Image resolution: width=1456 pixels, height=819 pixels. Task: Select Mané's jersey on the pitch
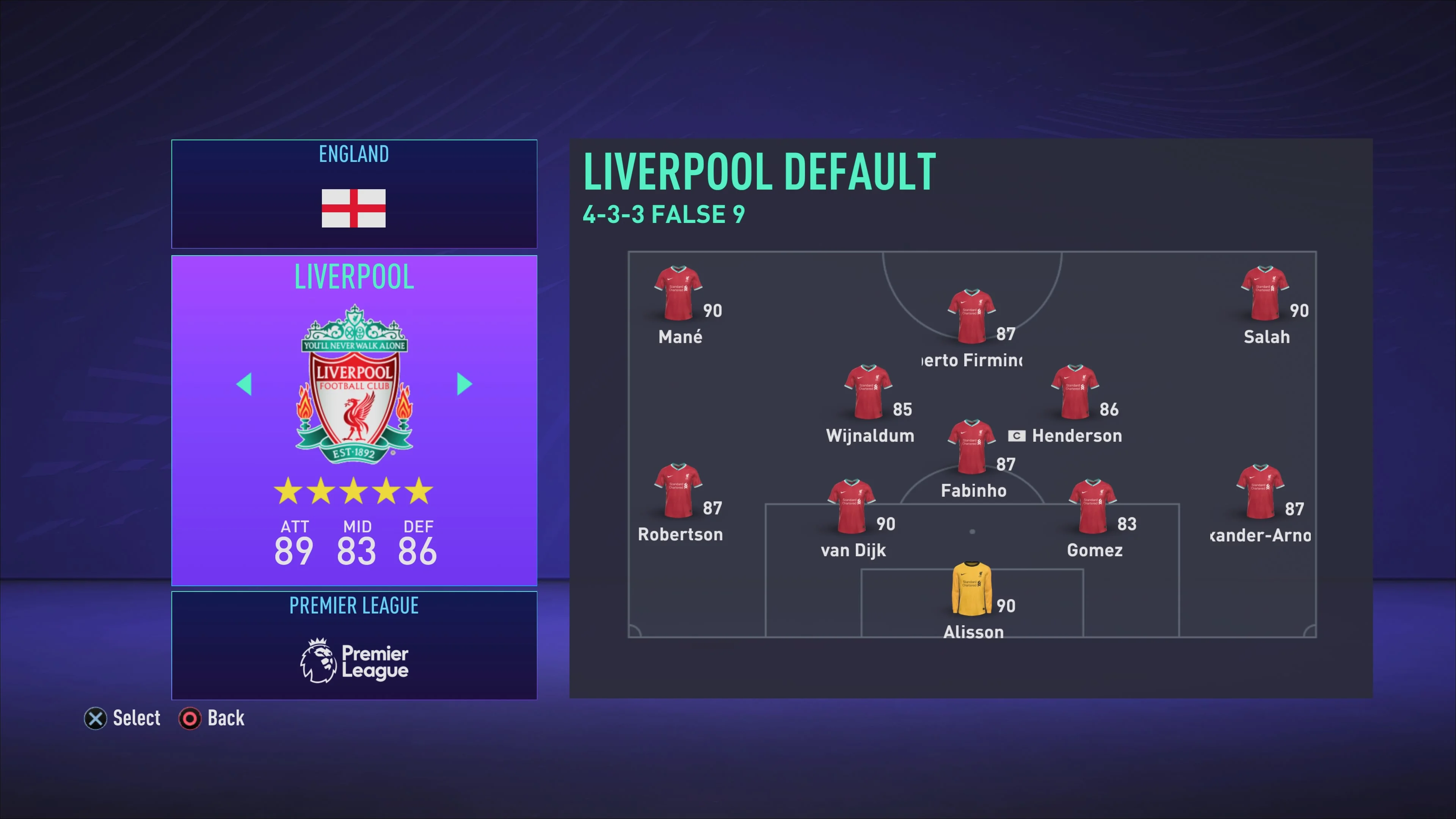coord(678,292)
